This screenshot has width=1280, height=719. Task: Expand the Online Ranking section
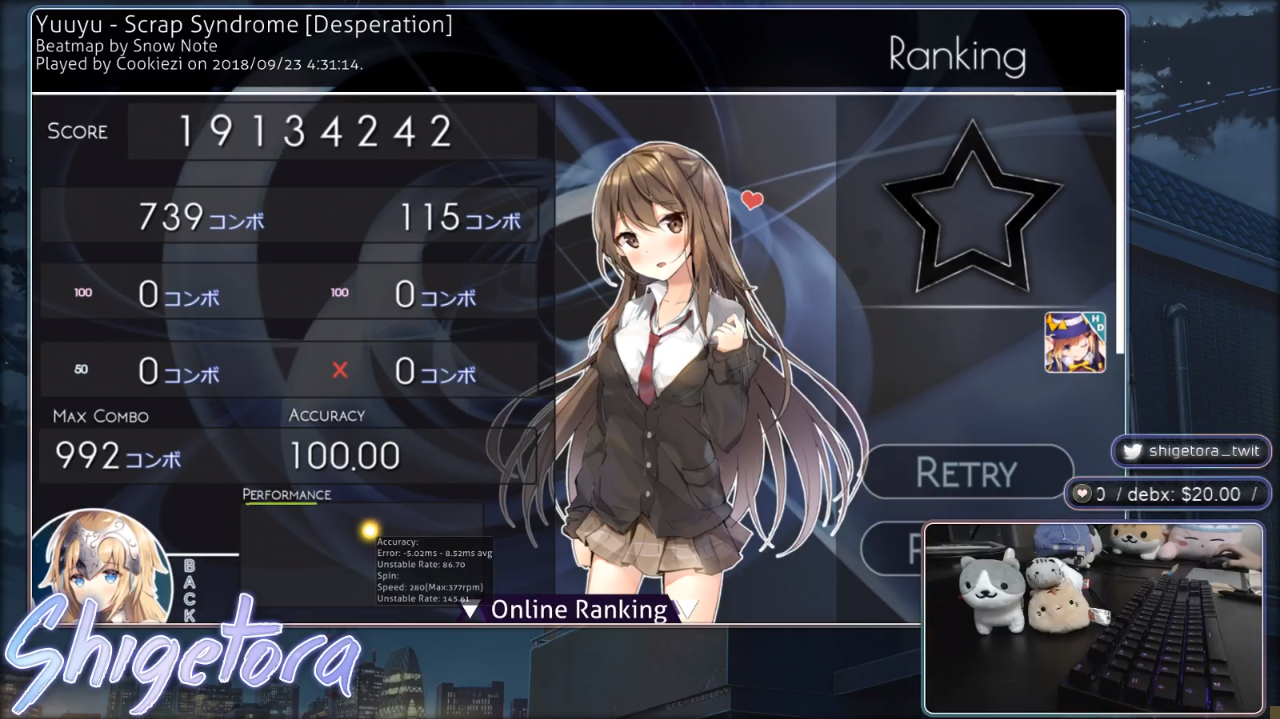point(578,609)
